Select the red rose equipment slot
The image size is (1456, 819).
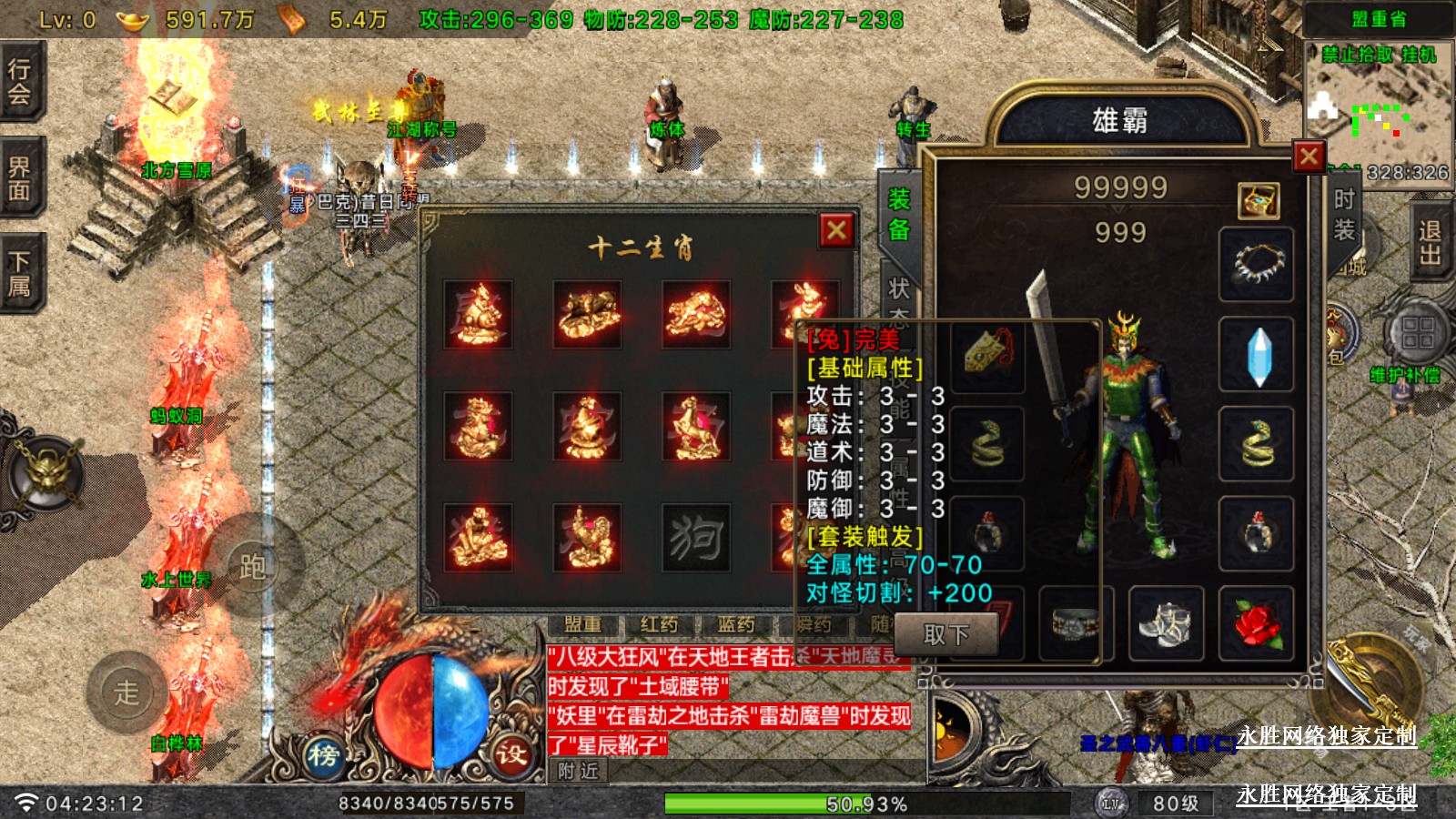pyautogui.click(x=1257, y=624)
